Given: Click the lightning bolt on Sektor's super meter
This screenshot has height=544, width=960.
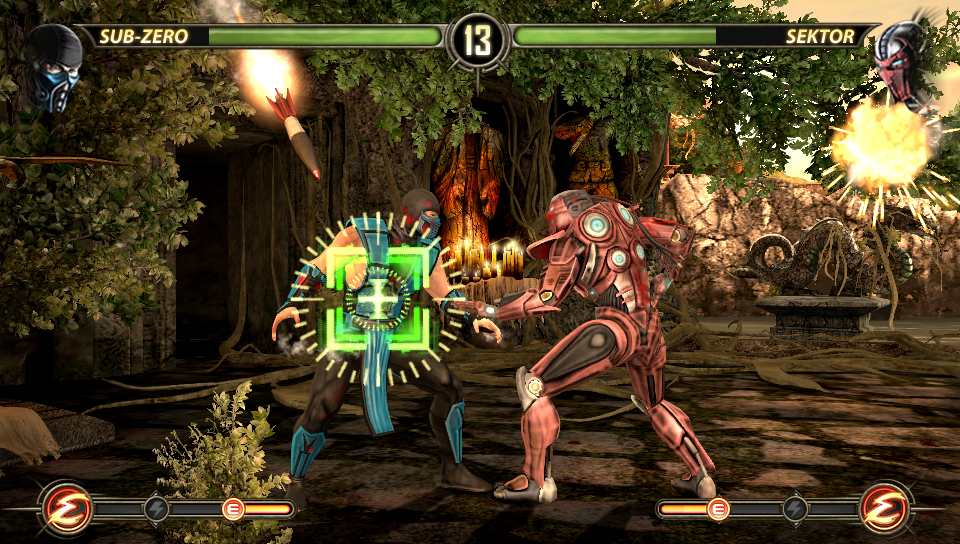Looking at the screenshot, I should coord(795,509).
